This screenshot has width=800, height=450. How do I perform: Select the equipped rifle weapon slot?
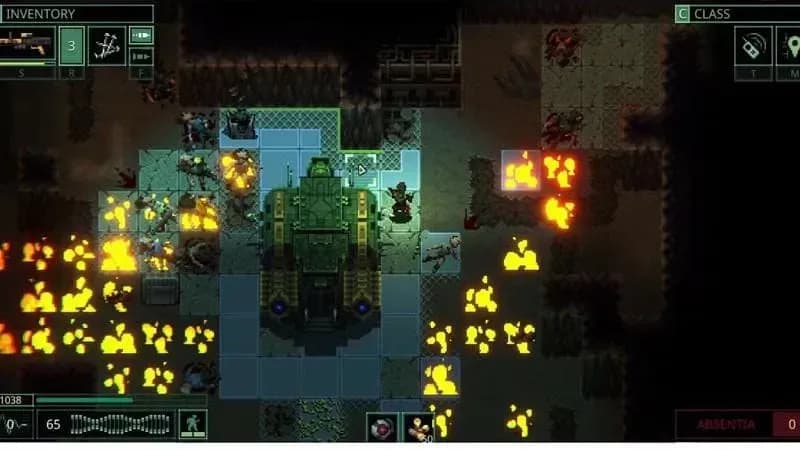coord(27,46)
